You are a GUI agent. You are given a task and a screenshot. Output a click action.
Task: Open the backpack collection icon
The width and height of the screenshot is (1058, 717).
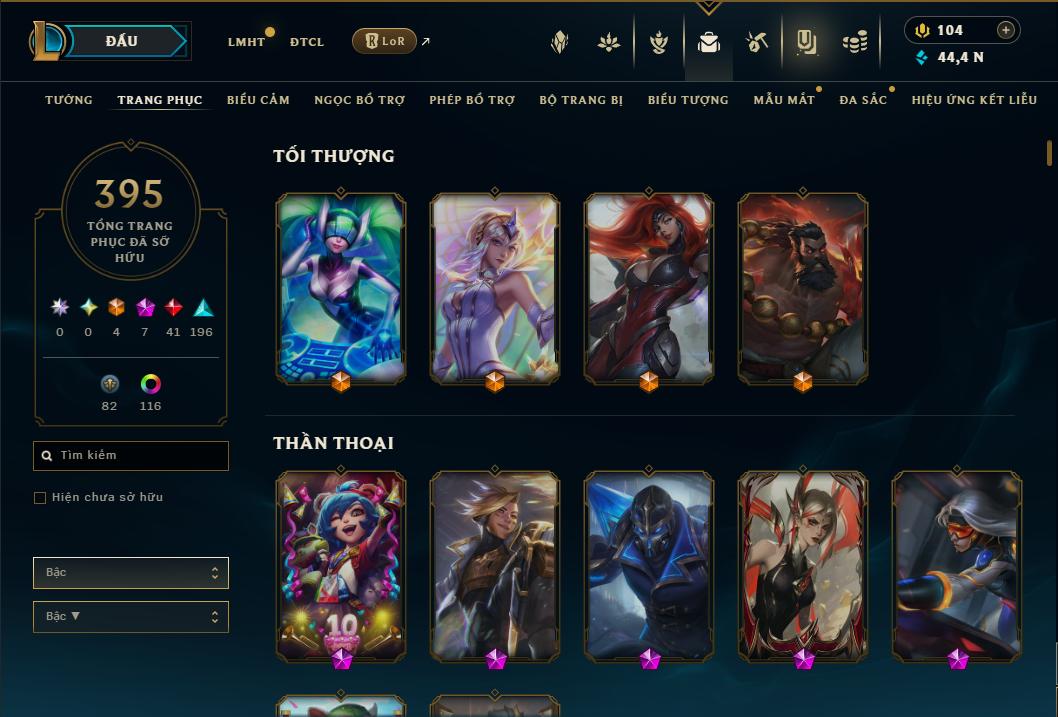(x=709, y=42)
